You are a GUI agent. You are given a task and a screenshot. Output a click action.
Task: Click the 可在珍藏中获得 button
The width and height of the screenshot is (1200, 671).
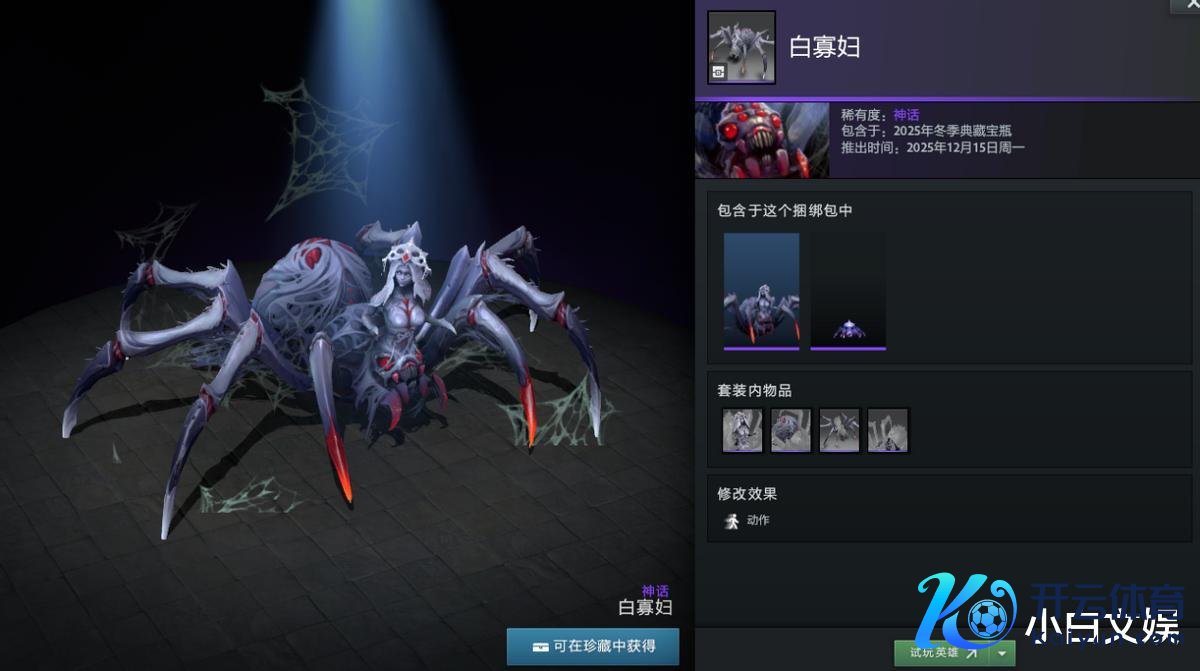[x=593, y=646]
